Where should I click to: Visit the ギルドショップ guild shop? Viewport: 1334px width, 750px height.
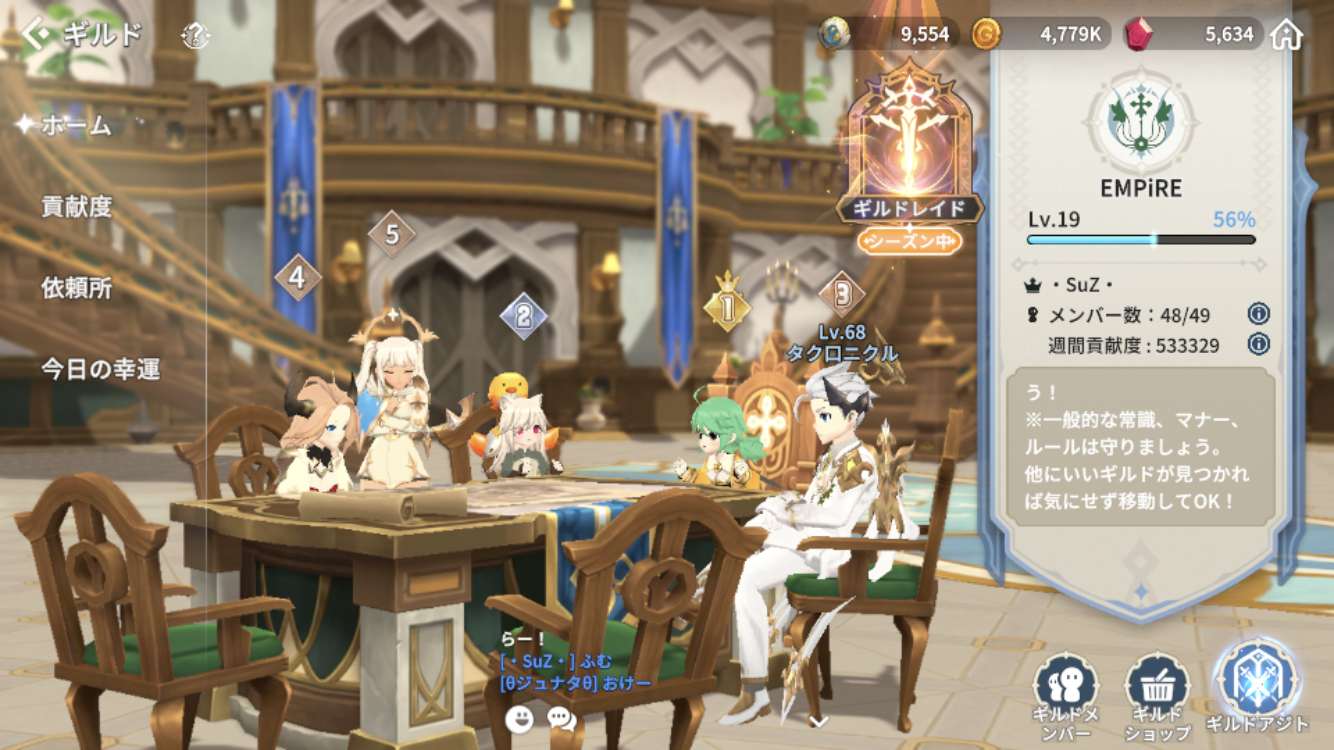click(1157, 692)
